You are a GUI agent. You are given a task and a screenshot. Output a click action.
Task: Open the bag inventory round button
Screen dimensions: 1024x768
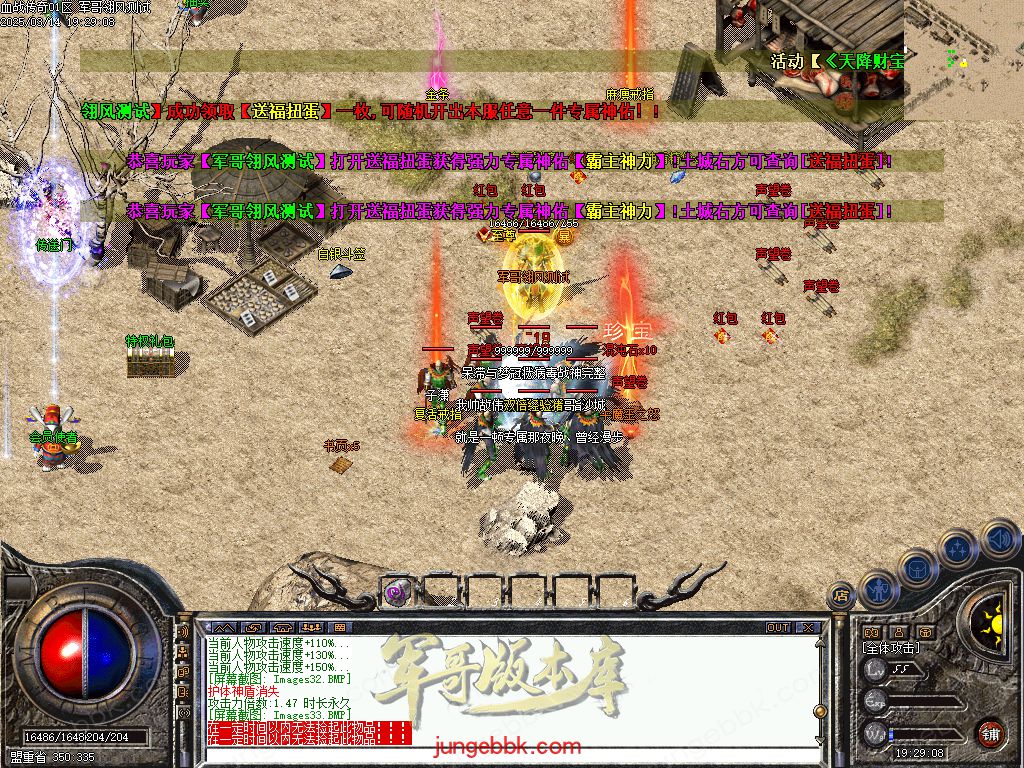[x=917, y=568]
